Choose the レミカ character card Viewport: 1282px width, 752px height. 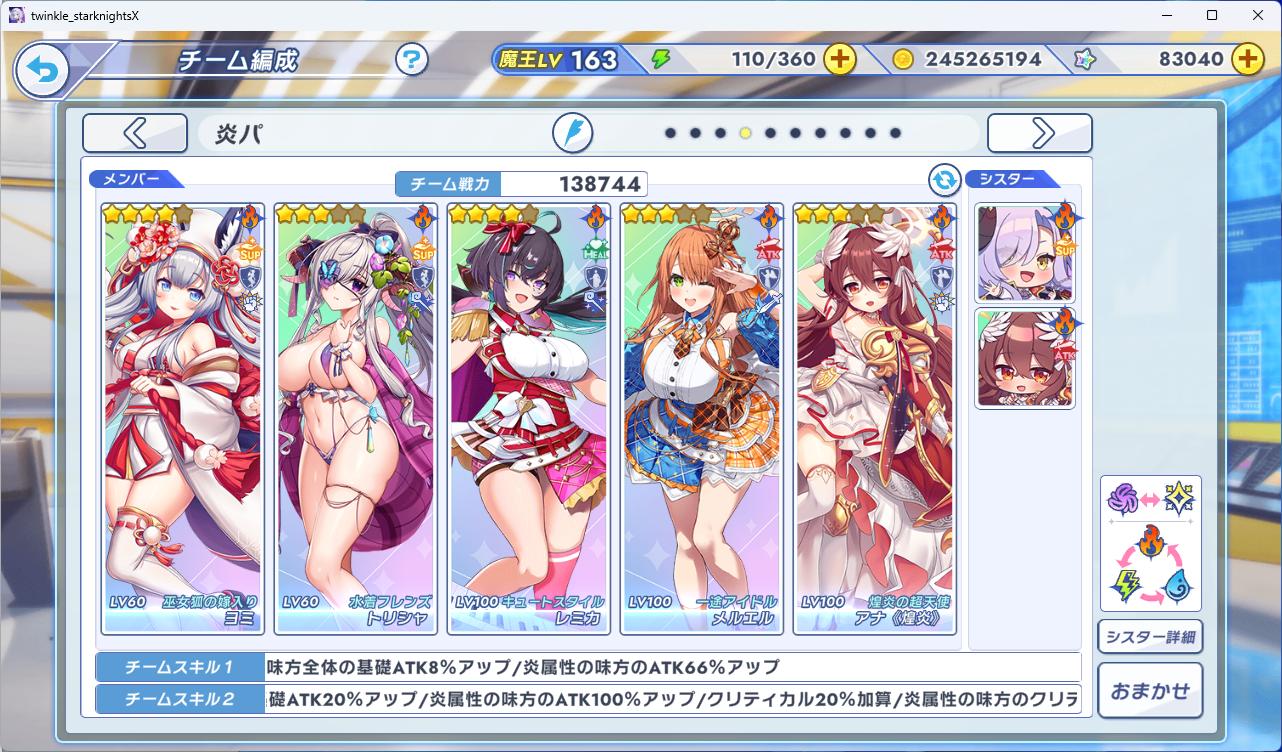coord(529,418)
